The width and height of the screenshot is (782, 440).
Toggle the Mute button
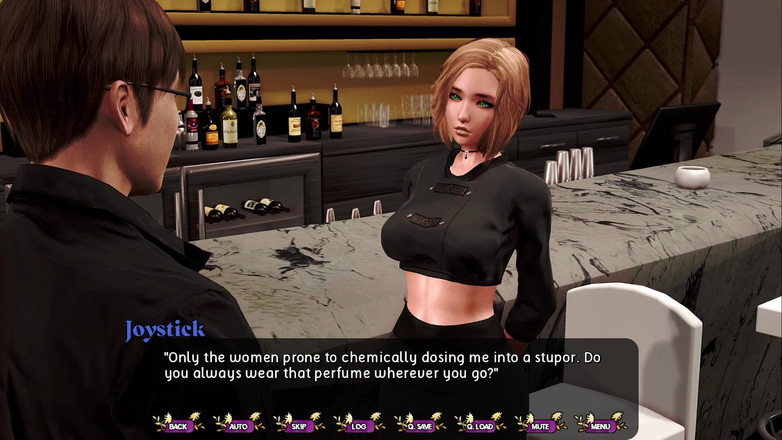click(x=541, y=425)
